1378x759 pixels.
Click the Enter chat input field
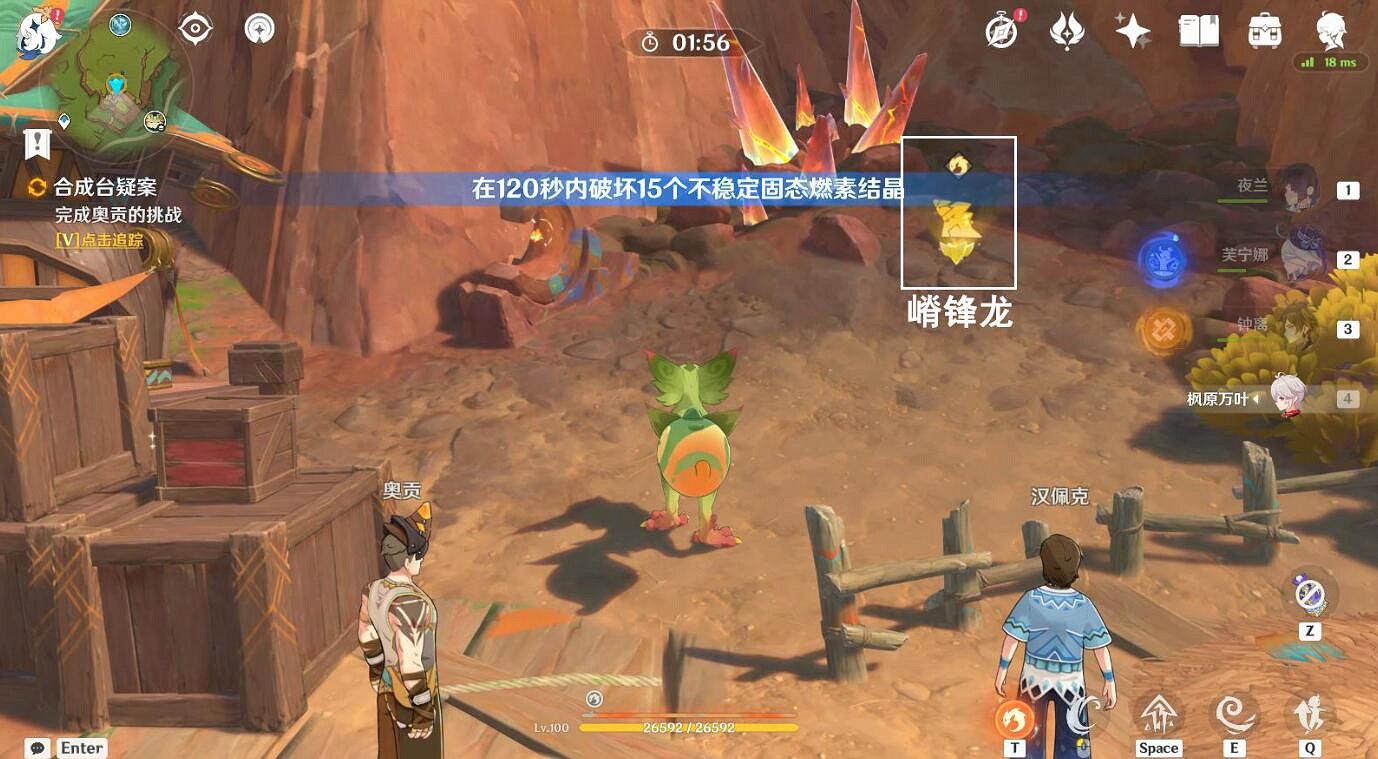80,747
